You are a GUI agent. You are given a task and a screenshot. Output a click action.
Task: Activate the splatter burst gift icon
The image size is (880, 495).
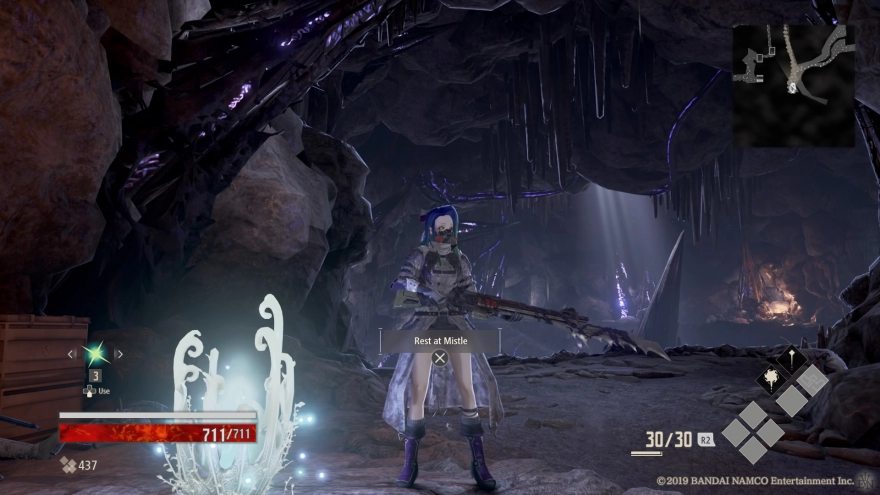coord(771,379)
